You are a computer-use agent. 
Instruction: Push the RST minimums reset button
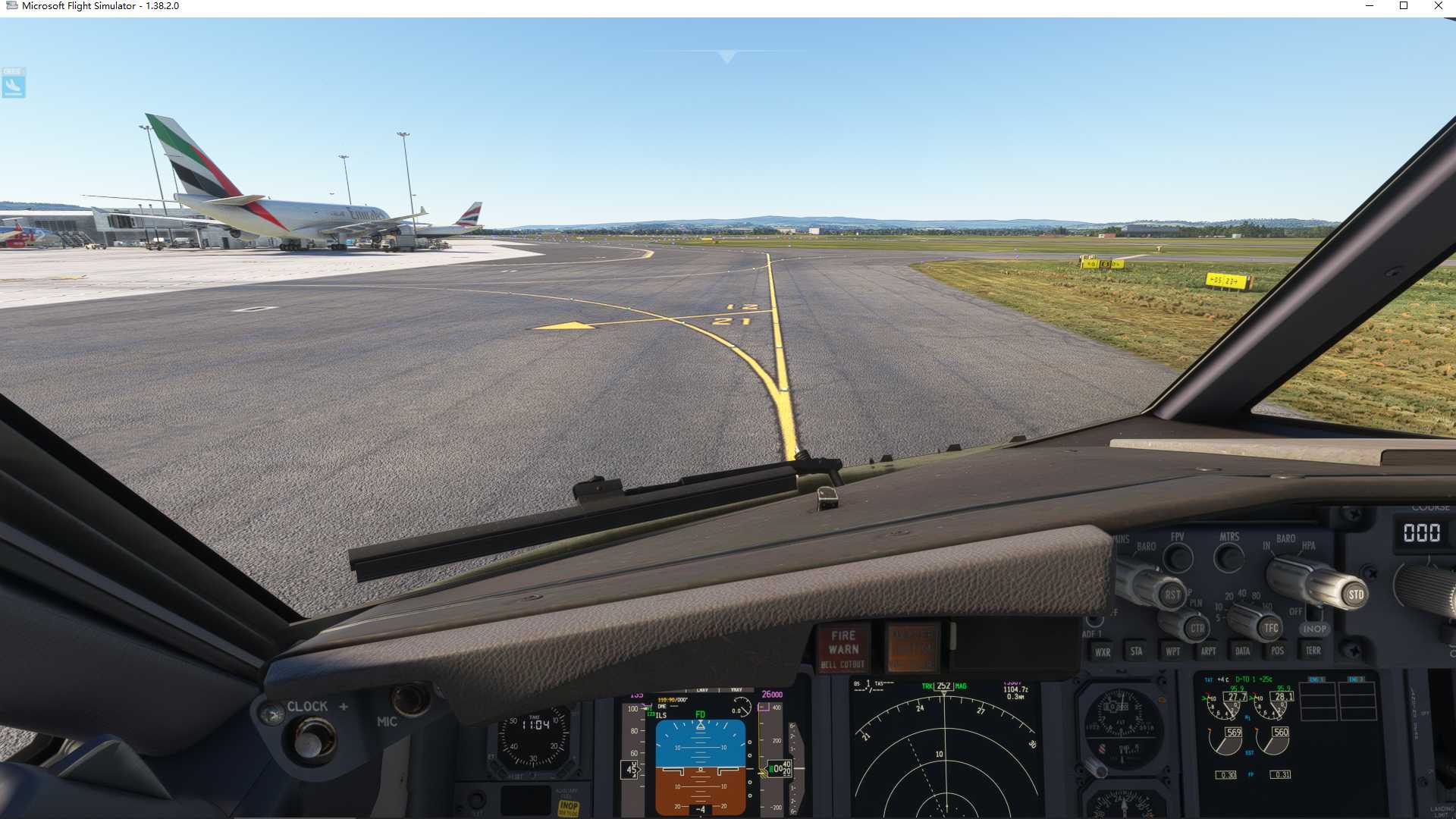[1172, 595]
